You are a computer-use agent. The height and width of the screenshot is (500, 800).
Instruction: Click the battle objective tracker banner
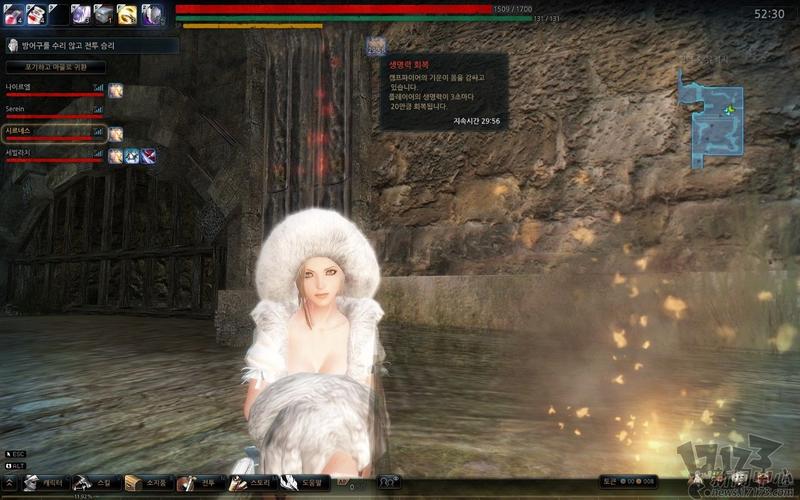point(92,45)
